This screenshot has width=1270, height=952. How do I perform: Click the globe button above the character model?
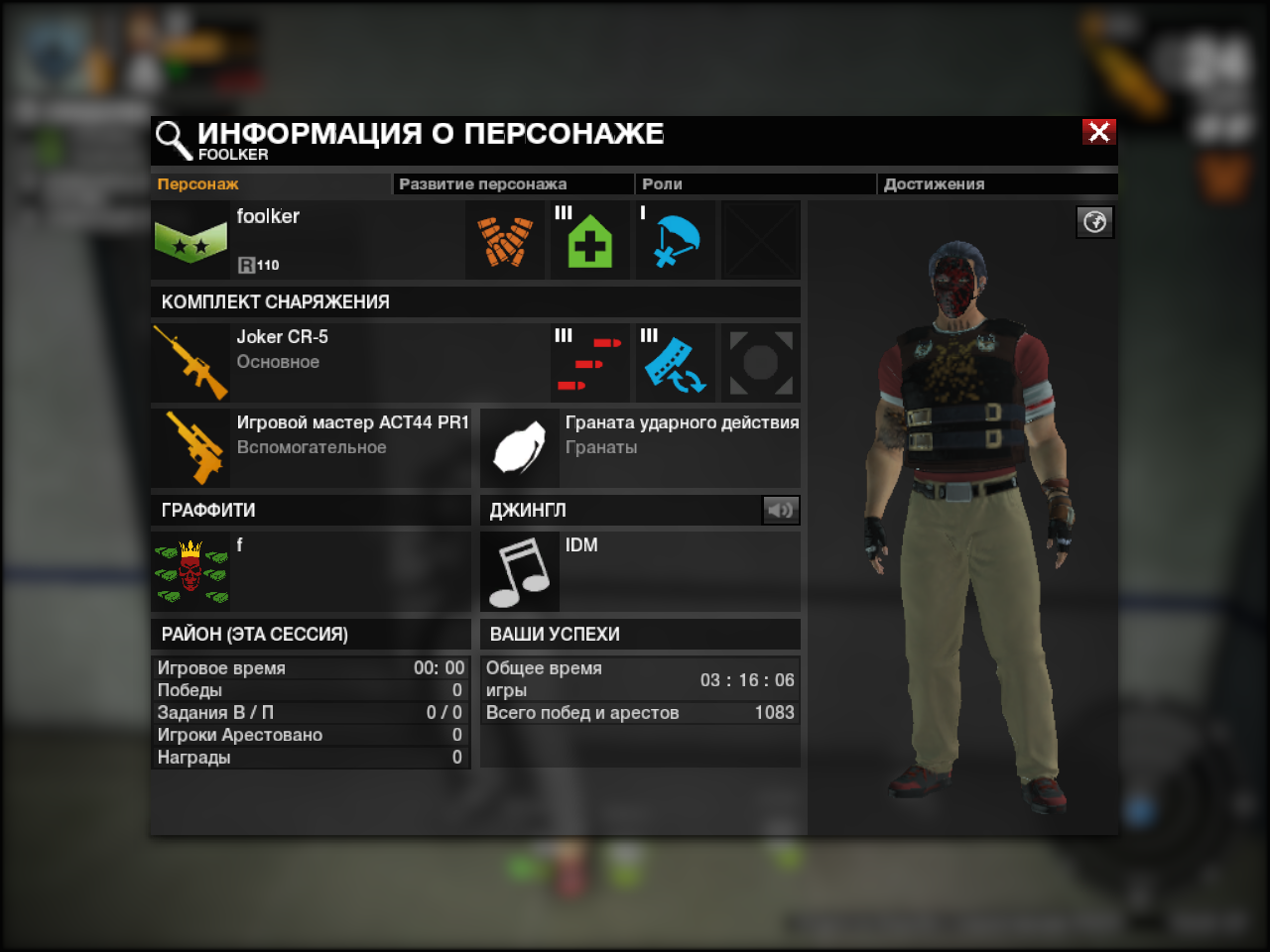point(1095,222)
